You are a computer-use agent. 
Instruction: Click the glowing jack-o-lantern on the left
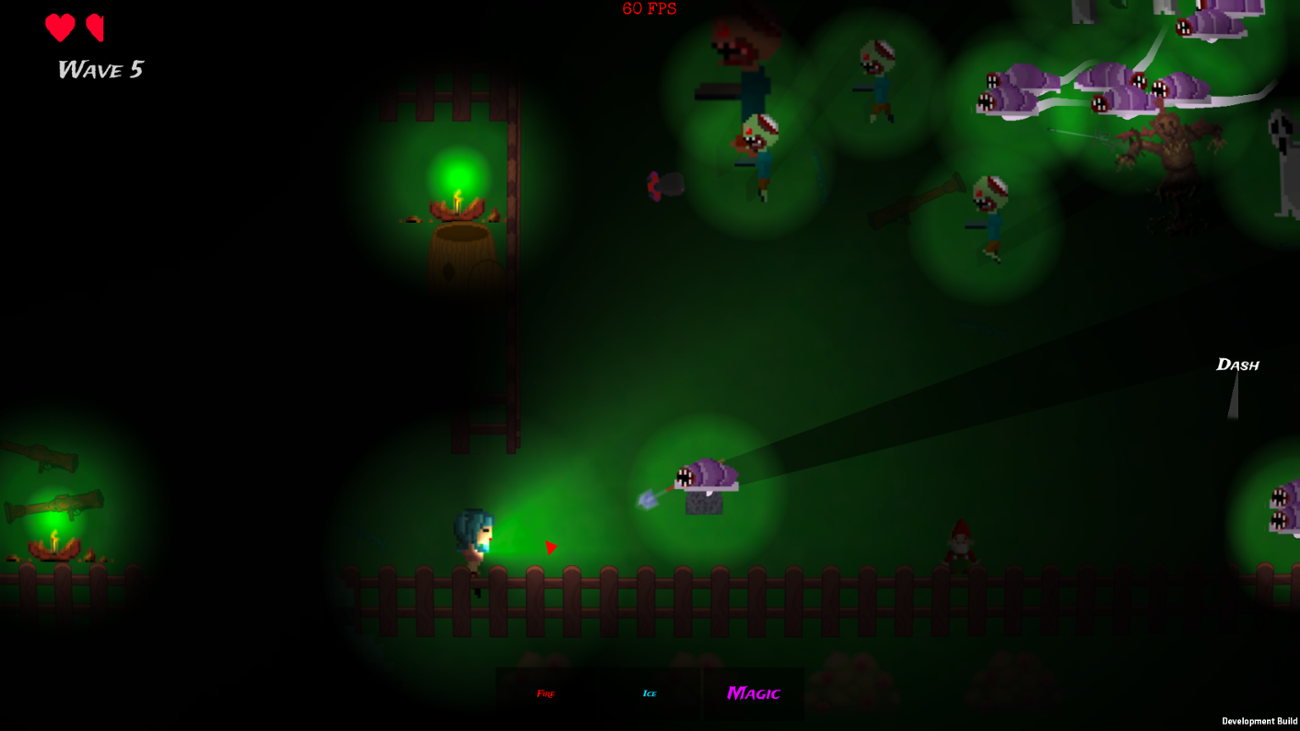[55, 548]
